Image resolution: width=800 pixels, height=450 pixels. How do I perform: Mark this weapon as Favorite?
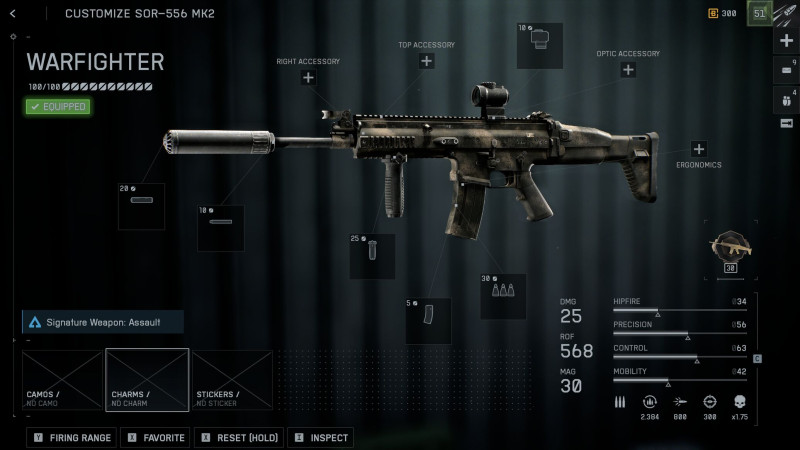(x=155, y=438)
